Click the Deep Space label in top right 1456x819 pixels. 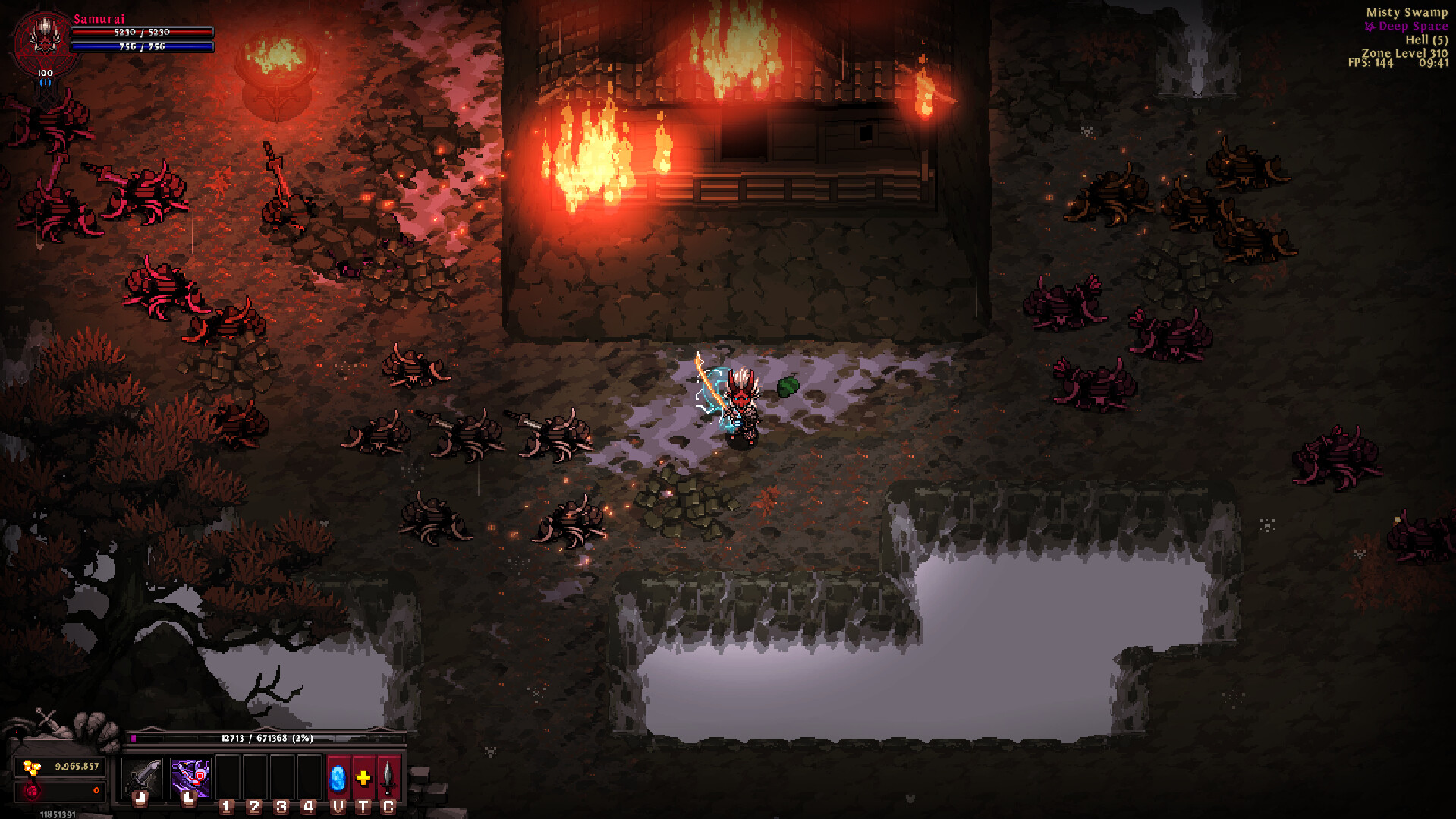(x=1413, y=25)
